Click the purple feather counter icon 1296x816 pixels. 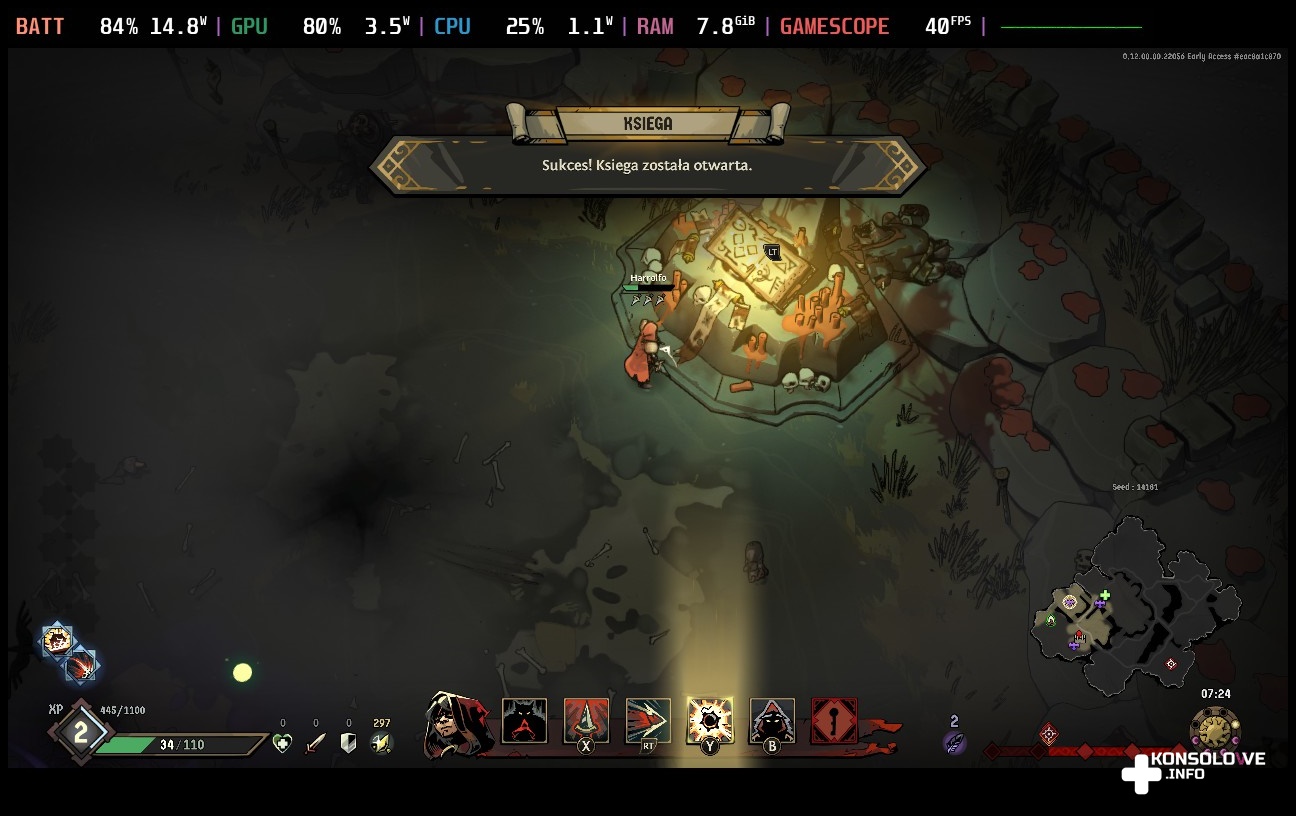tap(954, 742)
